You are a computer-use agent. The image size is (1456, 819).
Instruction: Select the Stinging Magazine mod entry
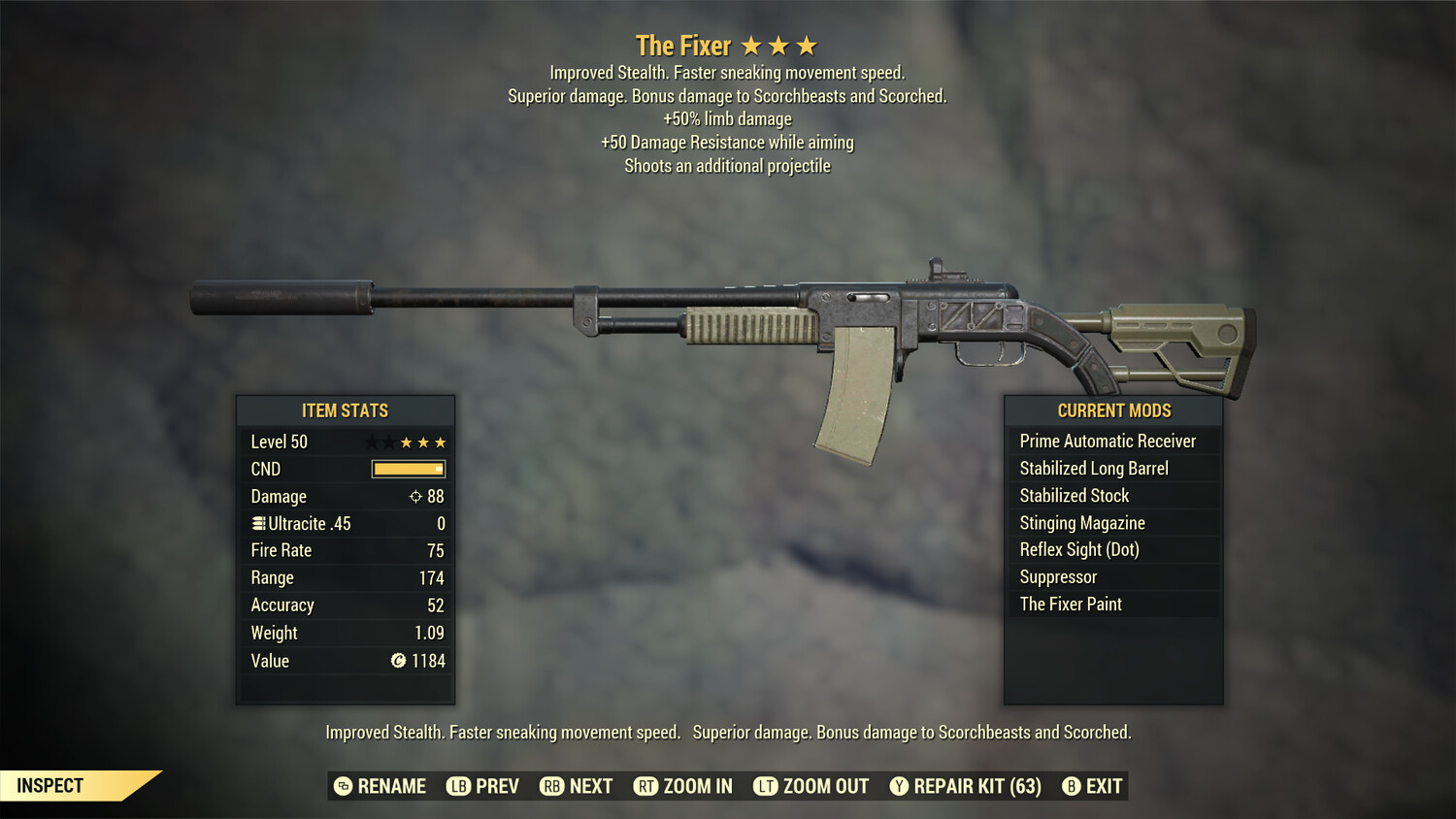(1081, 522)
